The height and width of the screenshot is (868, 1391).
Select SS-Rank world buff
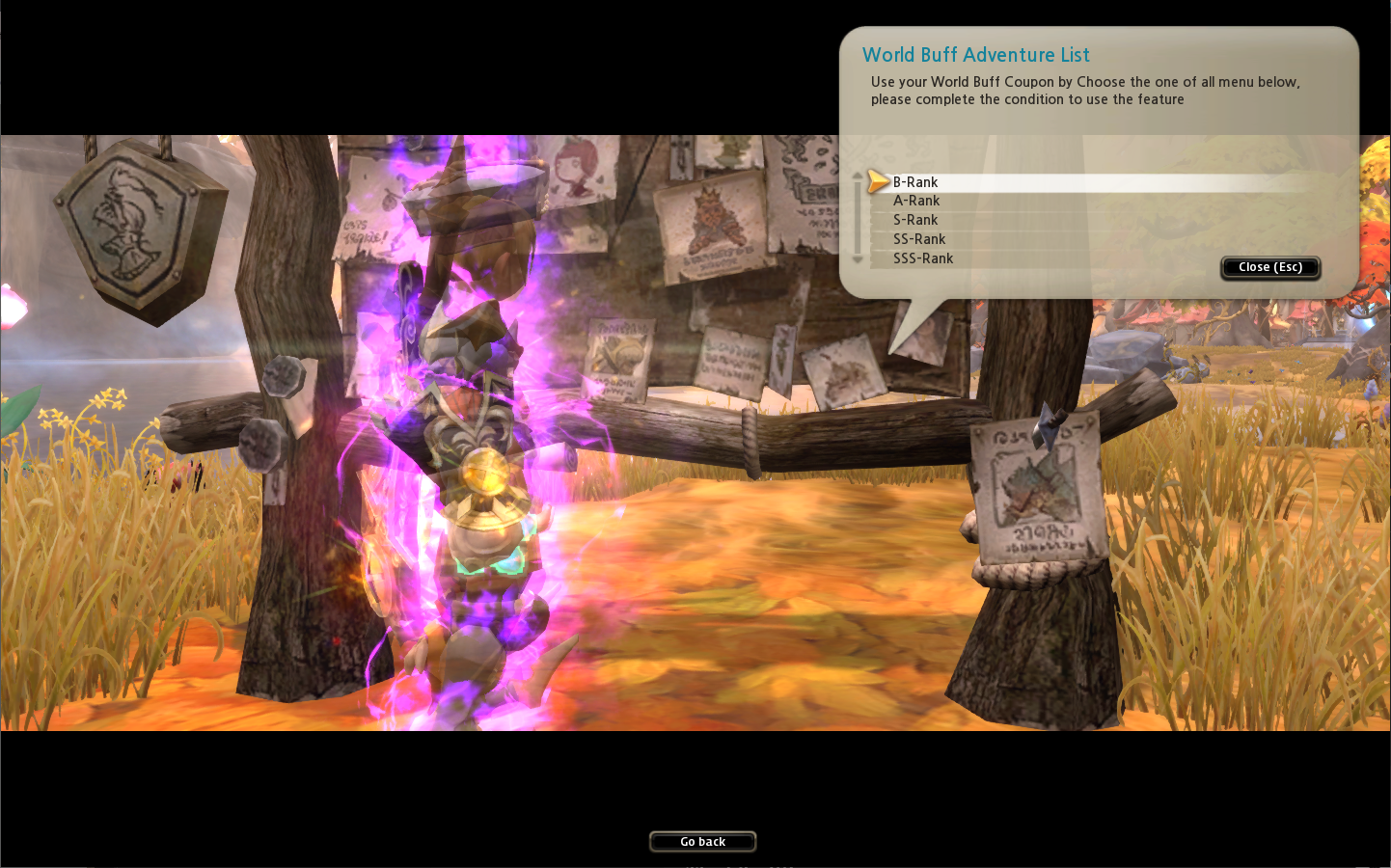(x=918, y=239)
